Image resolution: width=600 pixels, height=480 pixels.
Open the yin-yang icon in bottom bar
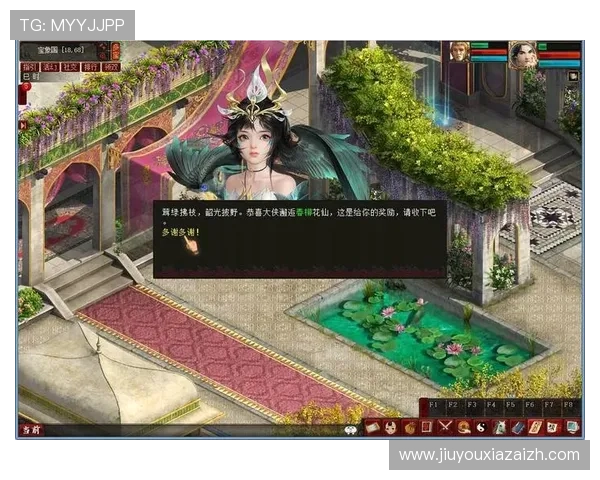tap(481, 427)
